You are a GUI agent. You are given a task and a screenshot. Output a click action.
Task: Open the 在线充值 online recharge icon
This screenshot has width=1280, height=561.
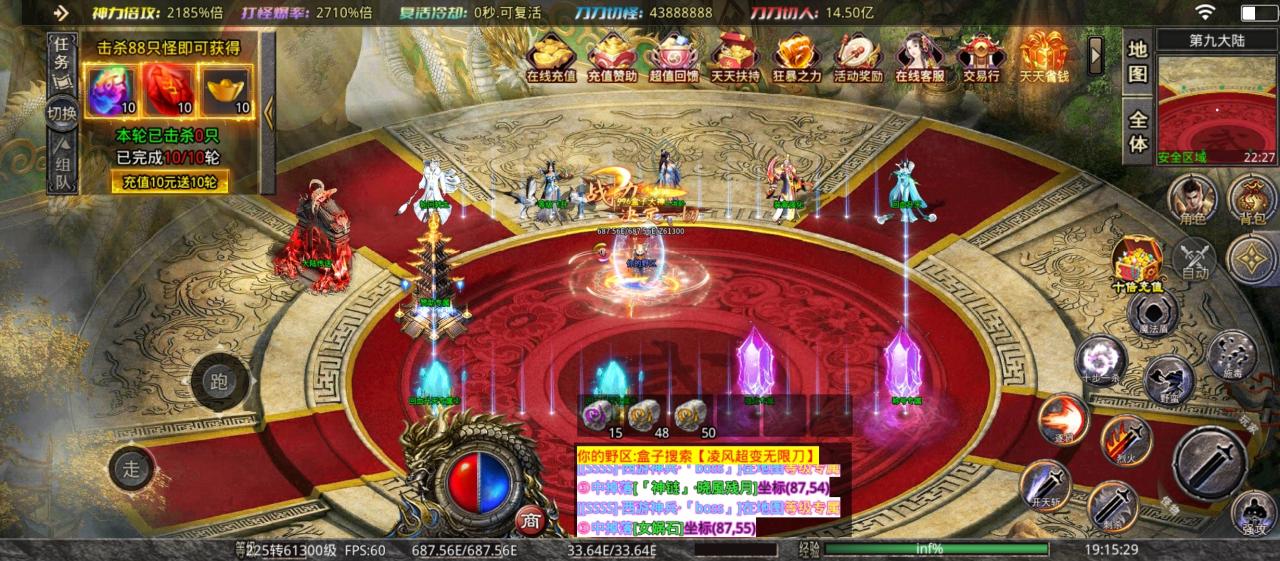[x=551, y=56]
